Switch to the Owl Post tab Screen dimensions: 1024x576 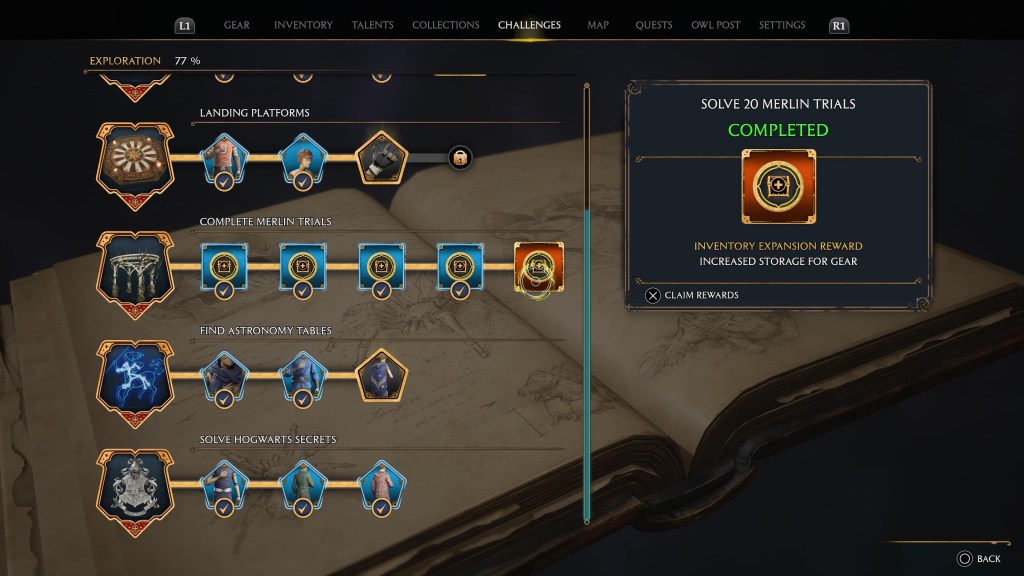[x=714, y=25]
